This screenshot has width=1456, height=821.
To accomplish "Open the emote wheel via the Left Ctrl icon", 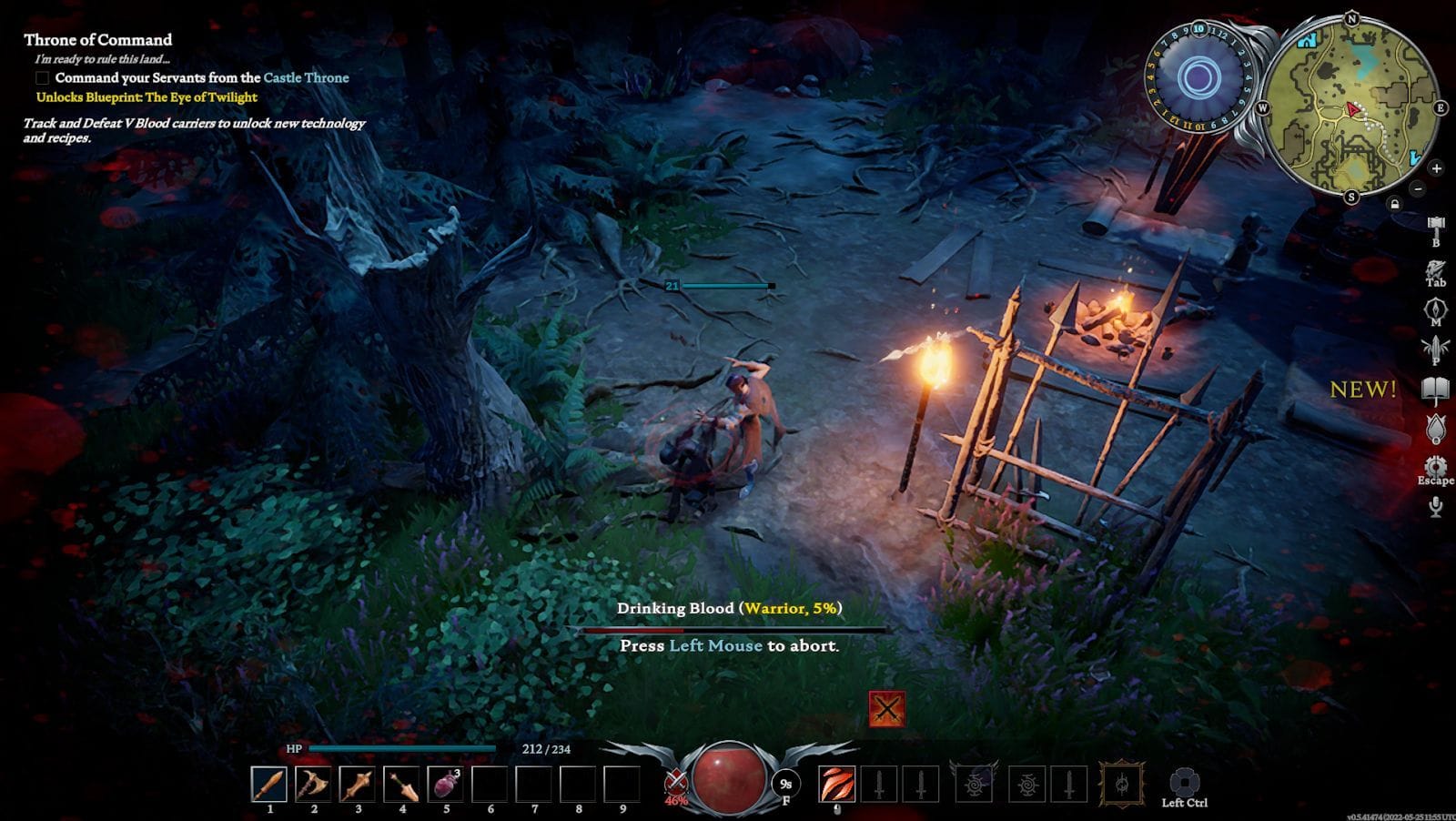I will (x=1183, y=781).
